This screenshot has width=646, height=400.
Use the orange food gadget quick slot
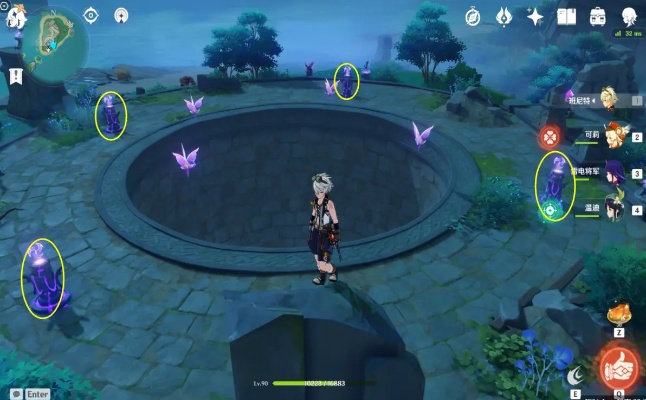[x=620, y=313]
